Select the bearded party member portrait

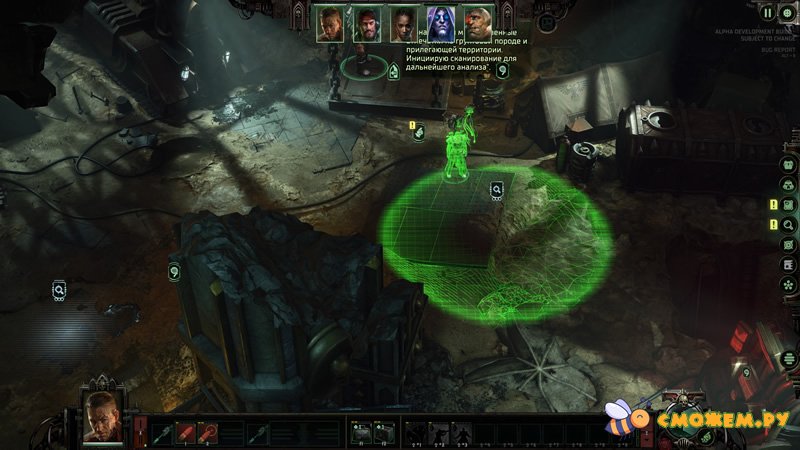click(367, 24)
